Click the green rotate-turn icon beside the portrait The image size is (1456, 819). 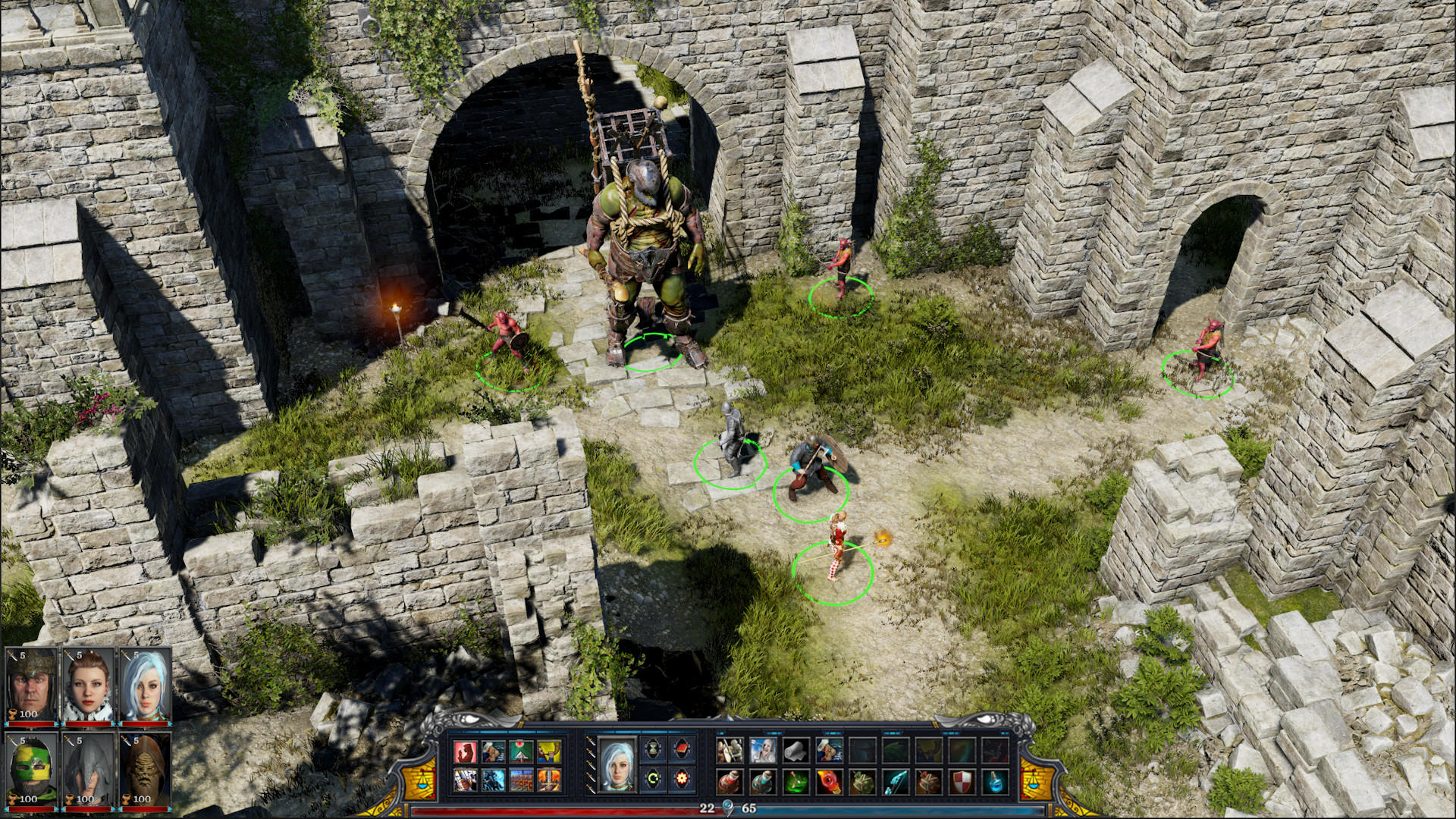click(x=652, y=779)
